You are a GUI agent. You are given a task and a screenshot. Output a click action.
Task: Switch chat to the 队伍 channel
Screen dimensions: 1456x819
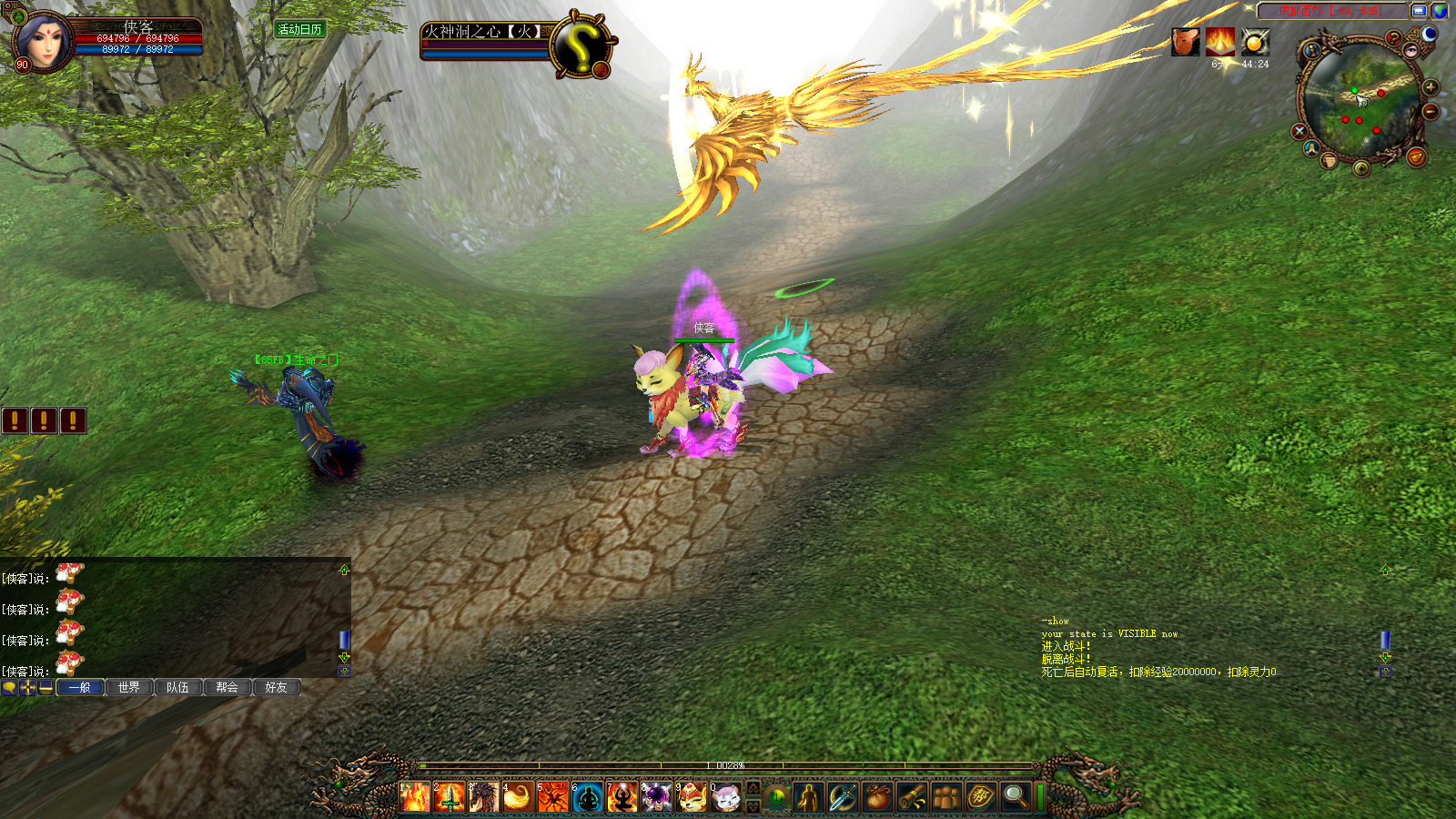[178, 687]
